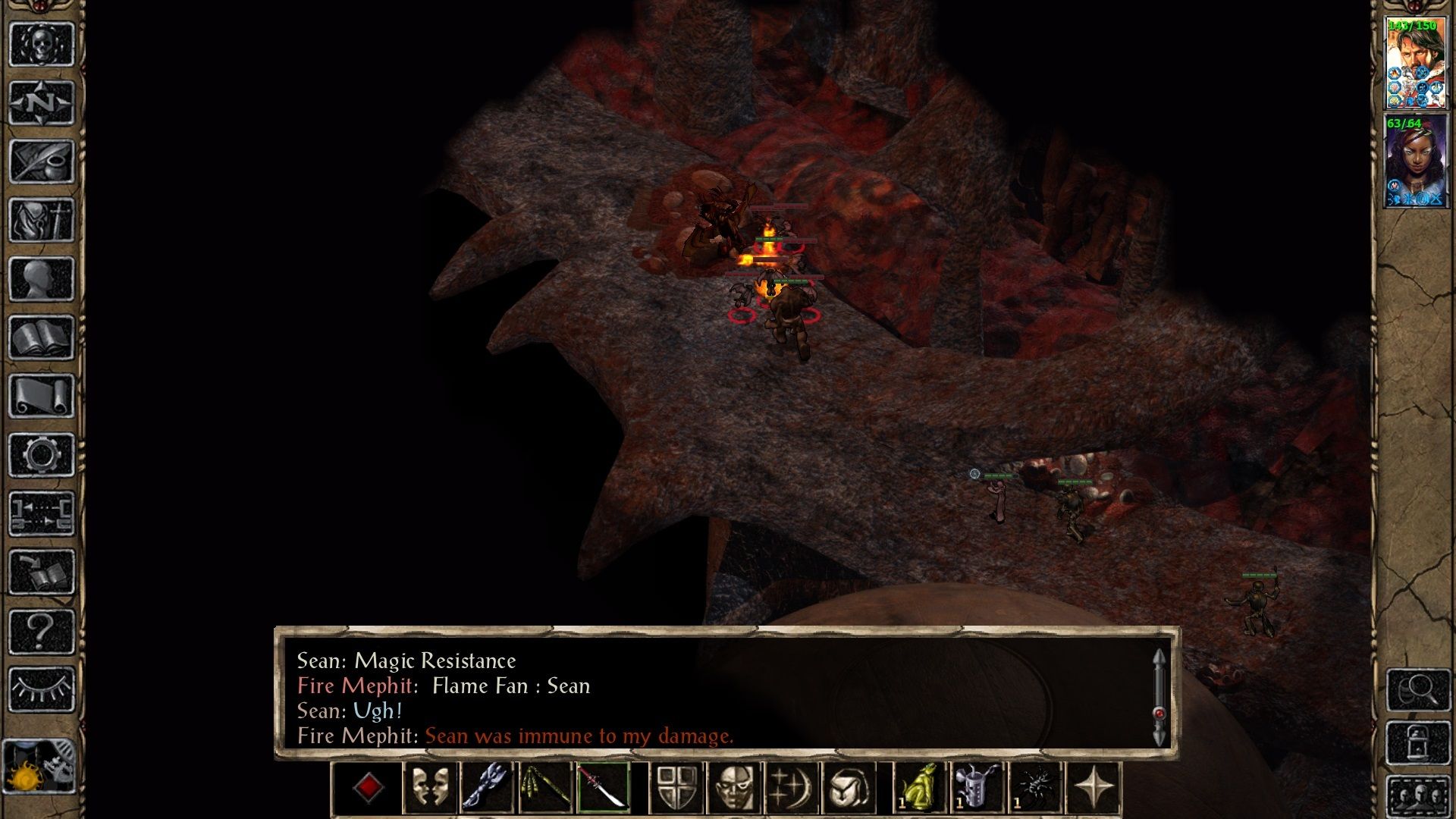Use the yellow figurine quick item
Viewport: 1456px width, 819px height.
point(919,789)
